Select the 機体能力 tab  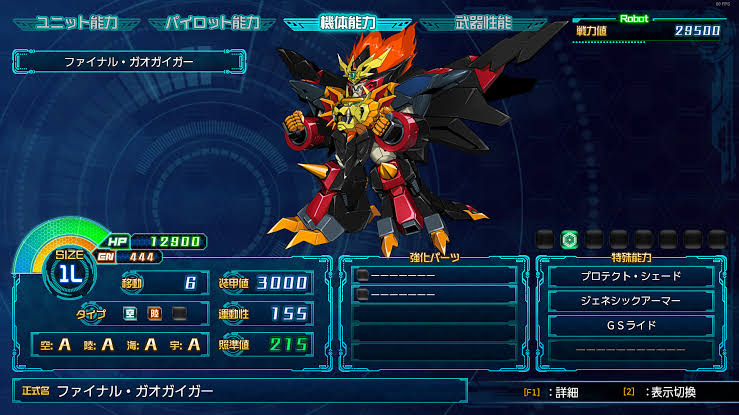pos(346,21)
